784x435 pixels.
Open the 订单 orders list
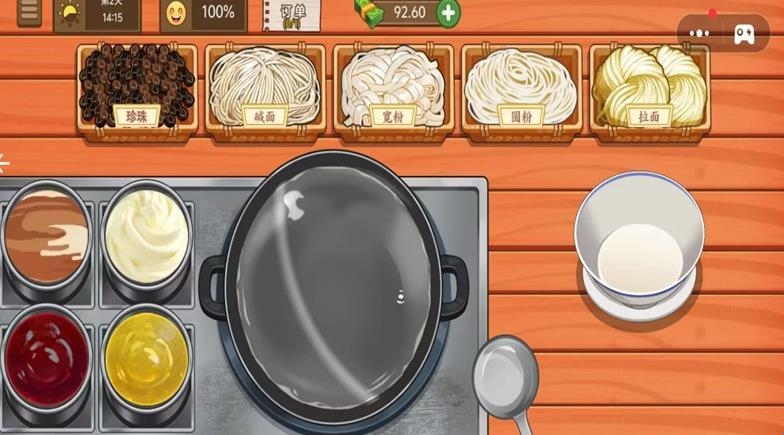291,14
